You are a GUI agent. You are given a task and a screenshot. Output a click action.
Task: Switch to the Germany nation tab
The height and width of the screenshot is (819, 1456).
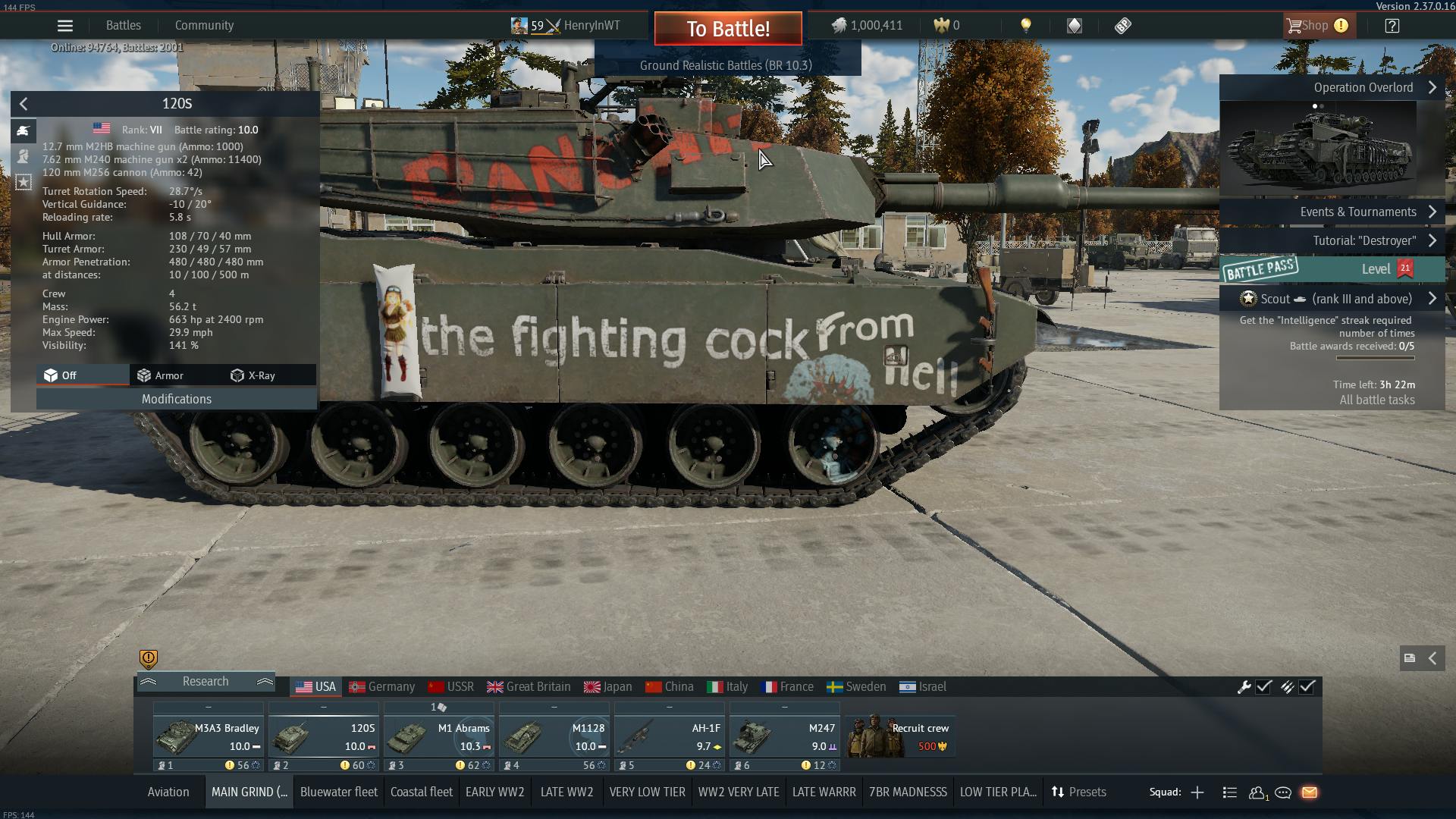pos(382,687)
